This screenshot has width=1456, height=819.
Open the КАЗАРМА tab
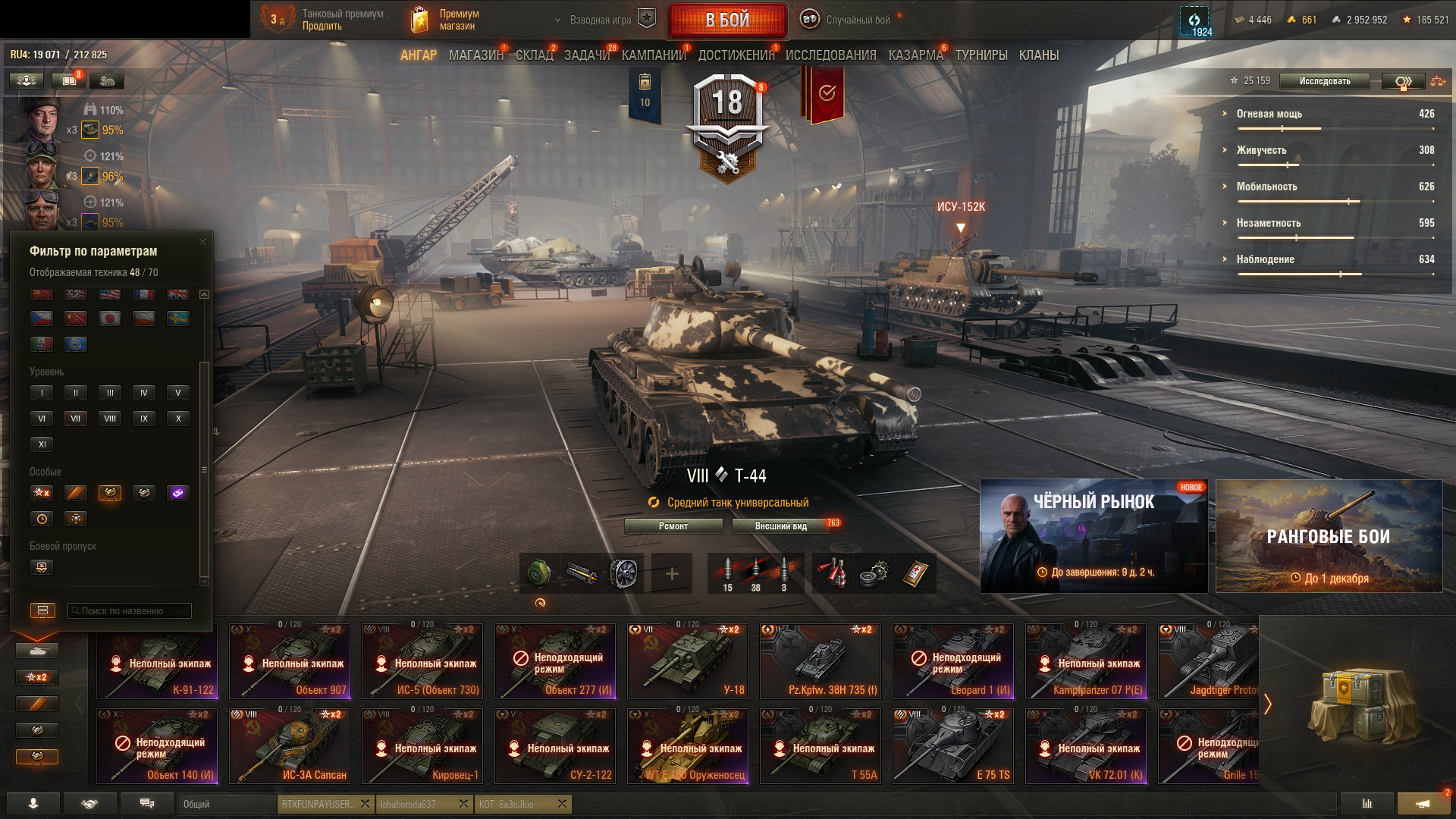pyautogui.click(x=915, y=55)
